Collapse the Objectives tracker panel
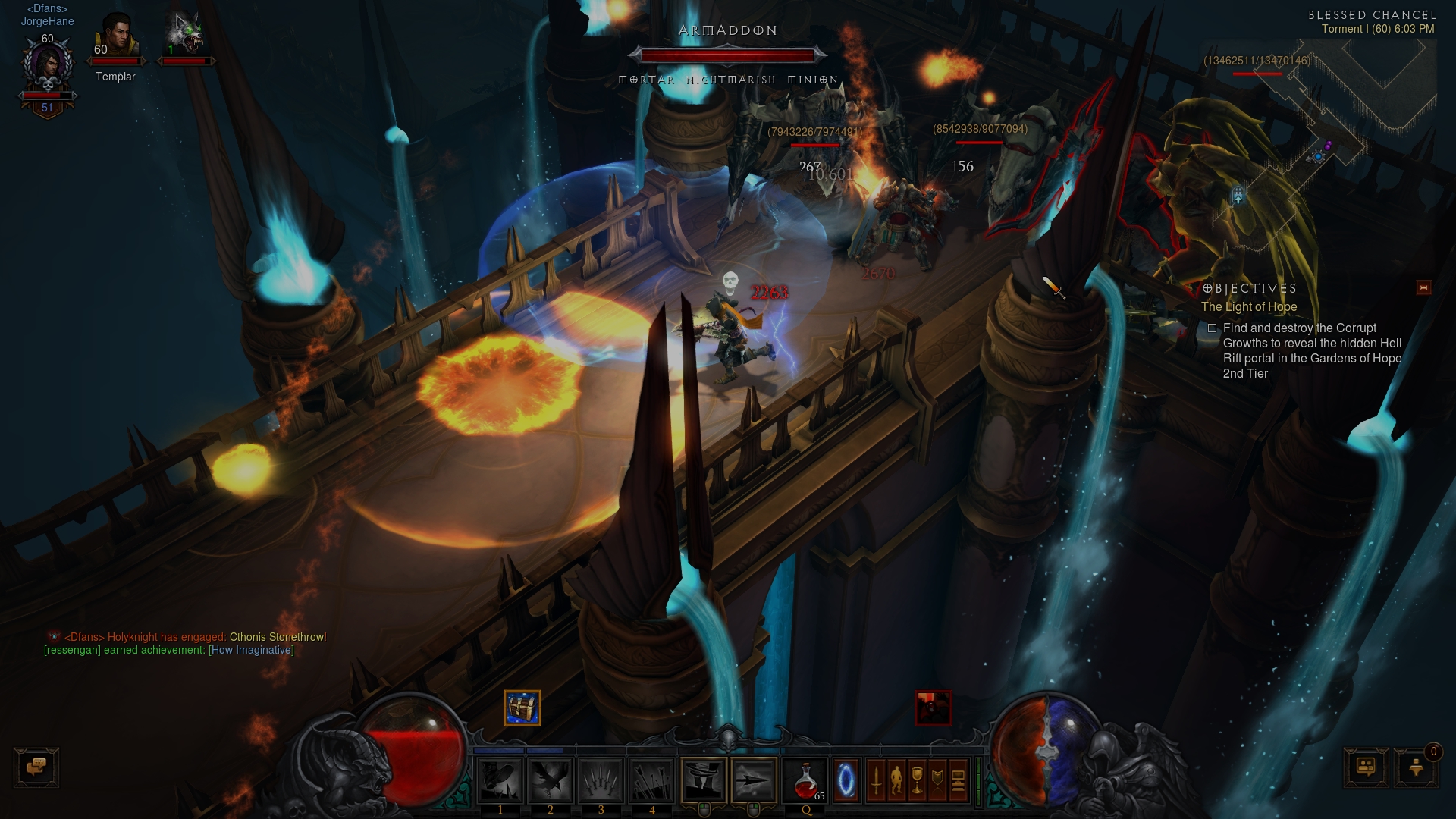The image size is (1456, 819). pos(1423,287)
